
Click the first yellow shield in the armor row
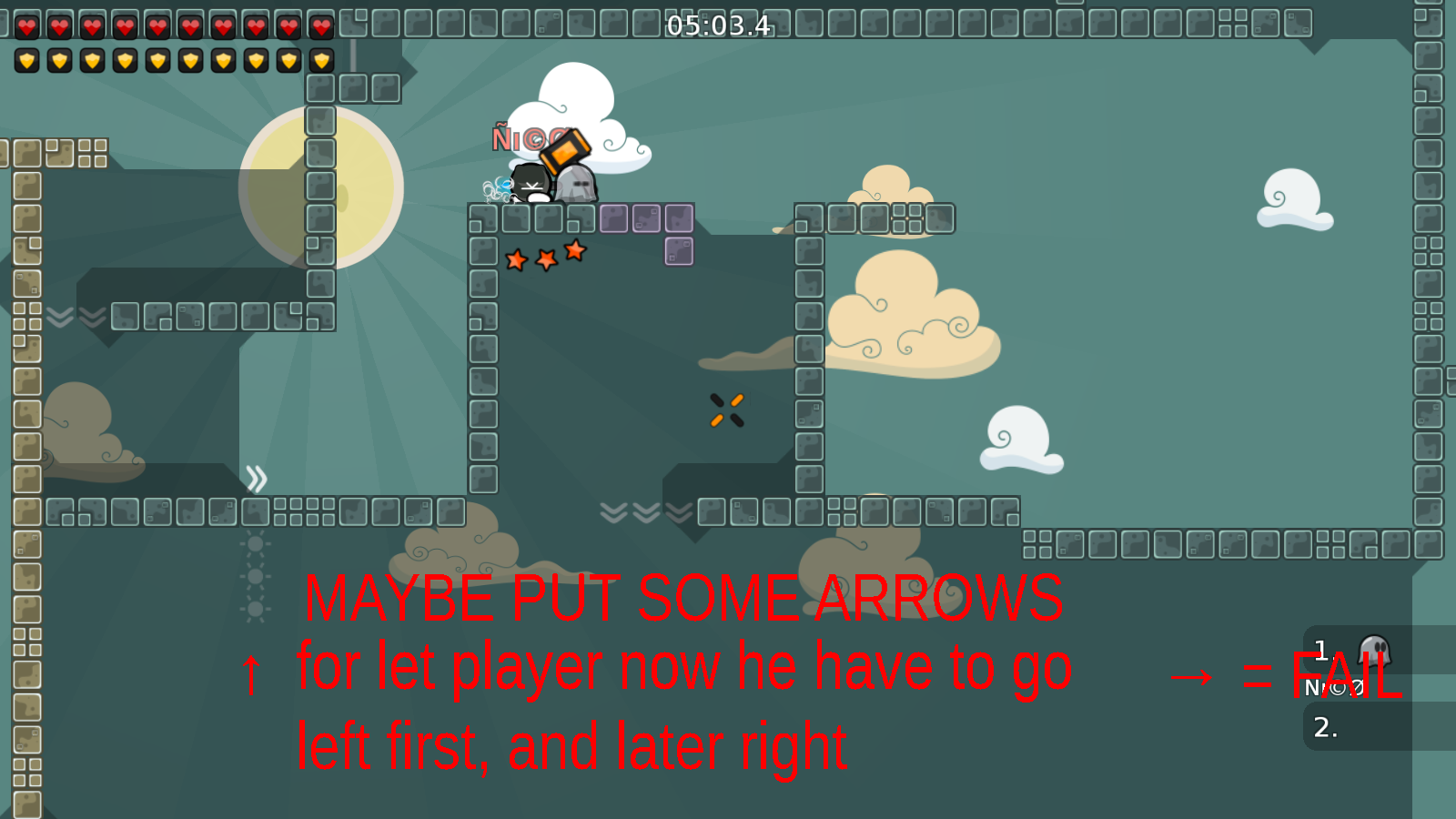[27, 62]
